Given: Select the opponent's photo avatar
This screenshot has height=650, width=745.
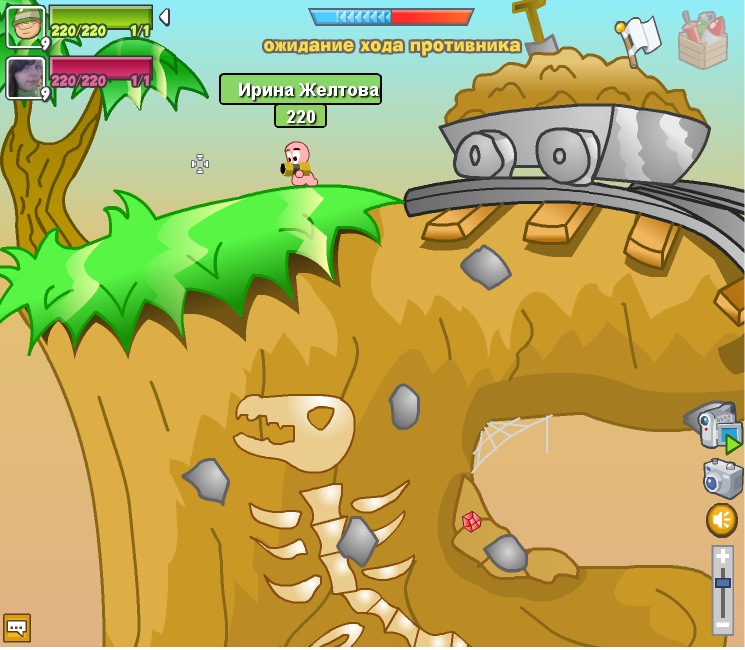Looking at the screenshot, I should tap(25, 77).
